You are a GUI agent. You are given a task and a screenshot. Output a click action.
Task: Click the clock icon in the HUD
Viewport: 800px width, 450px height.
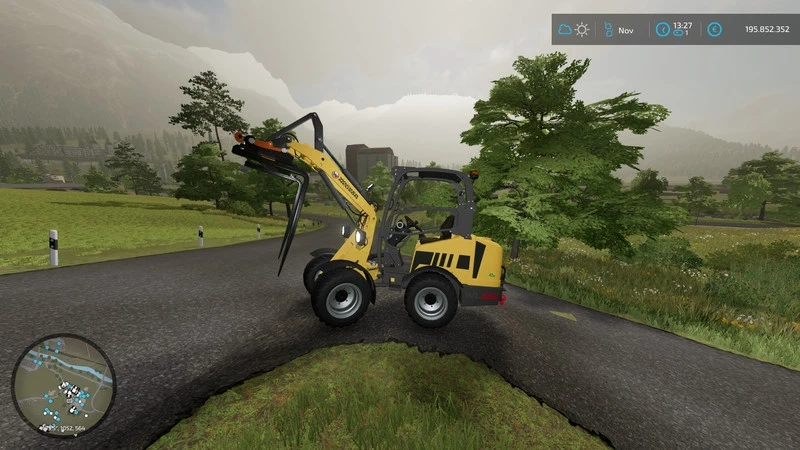pyautogui.click(x=663, y=30)
